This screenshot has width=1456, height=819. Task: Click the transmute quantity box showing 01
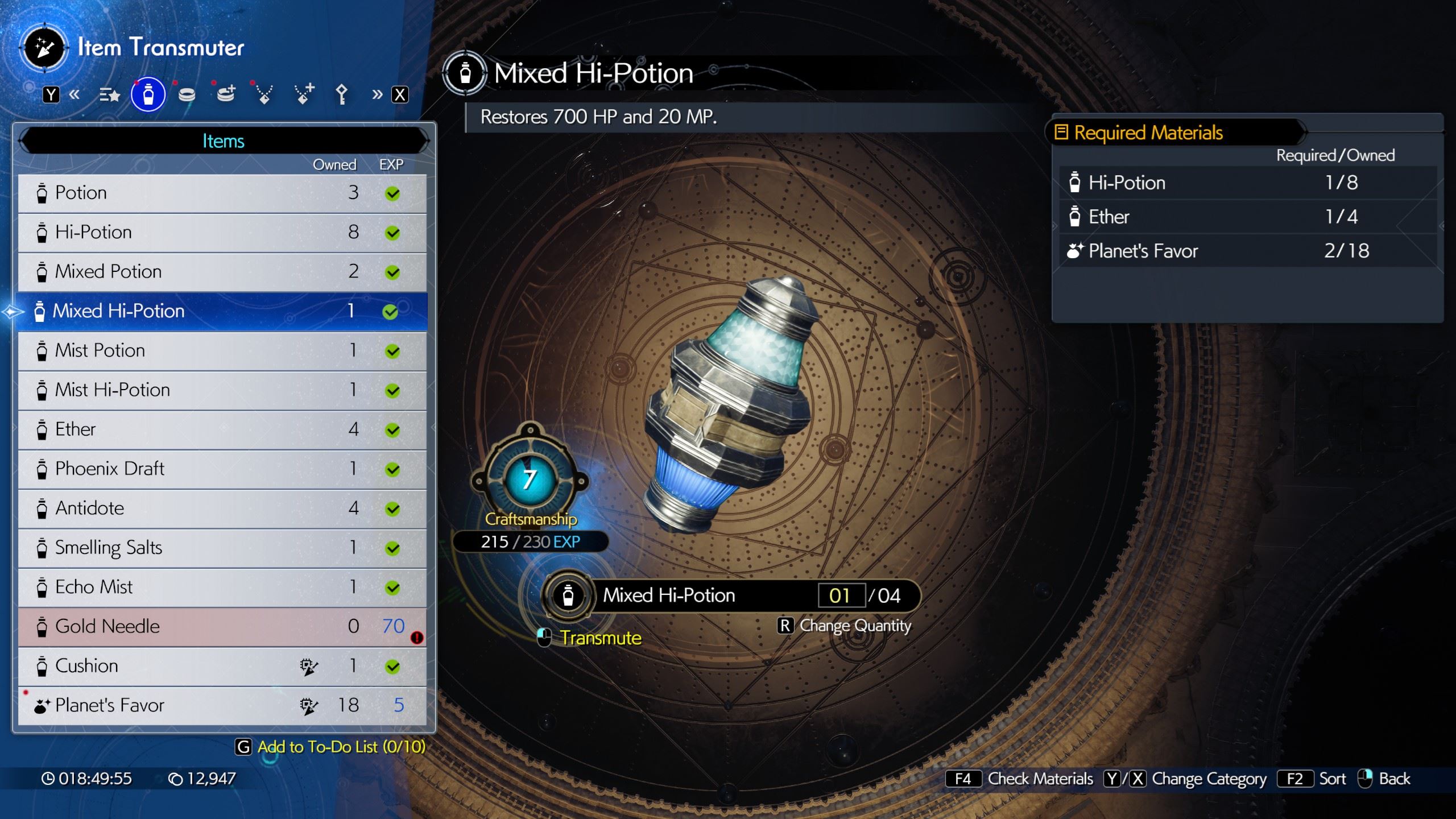pos(841,595)
